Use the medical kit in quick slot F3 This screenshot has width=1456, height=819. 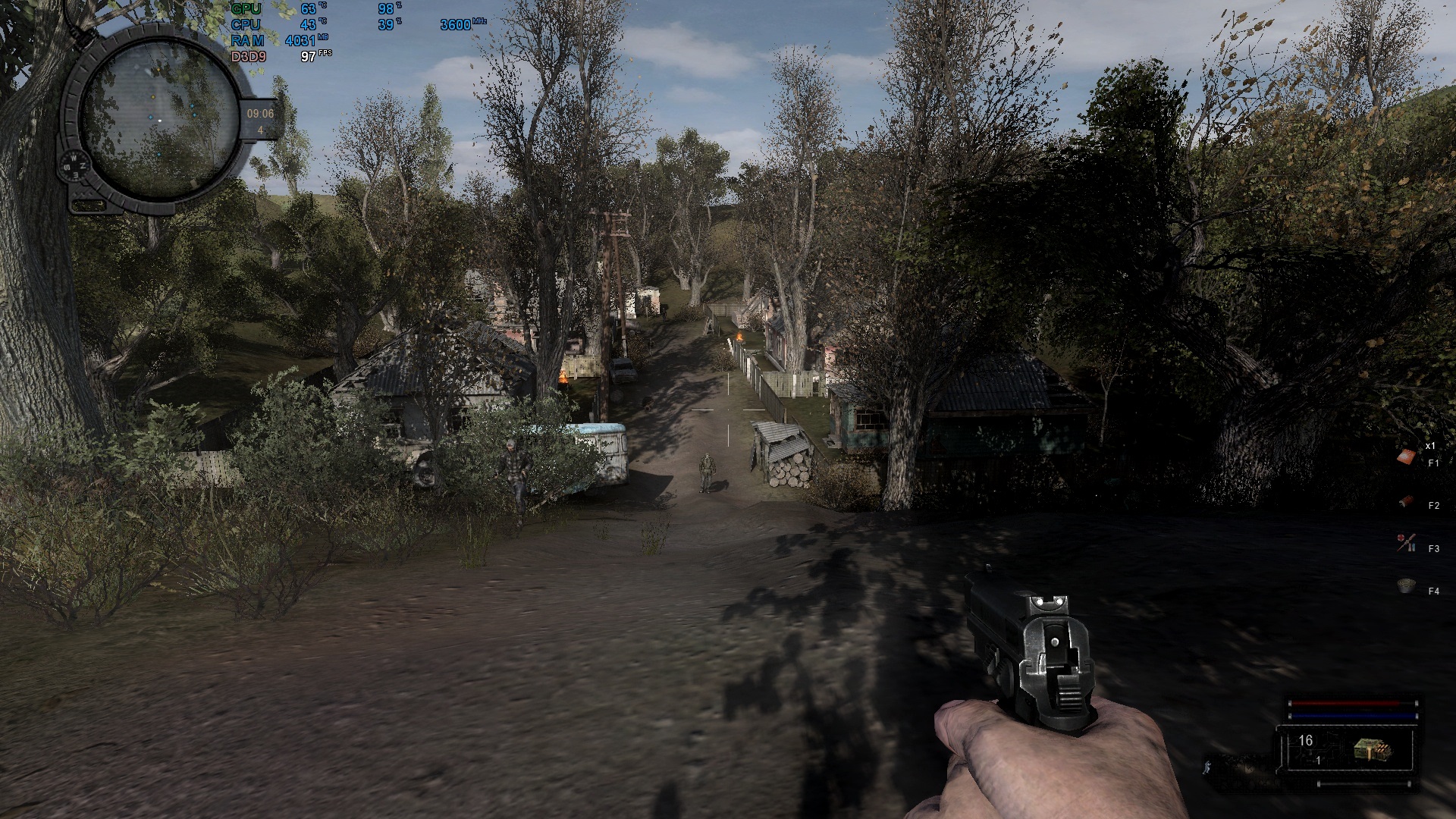click(x=1406, y=543)
